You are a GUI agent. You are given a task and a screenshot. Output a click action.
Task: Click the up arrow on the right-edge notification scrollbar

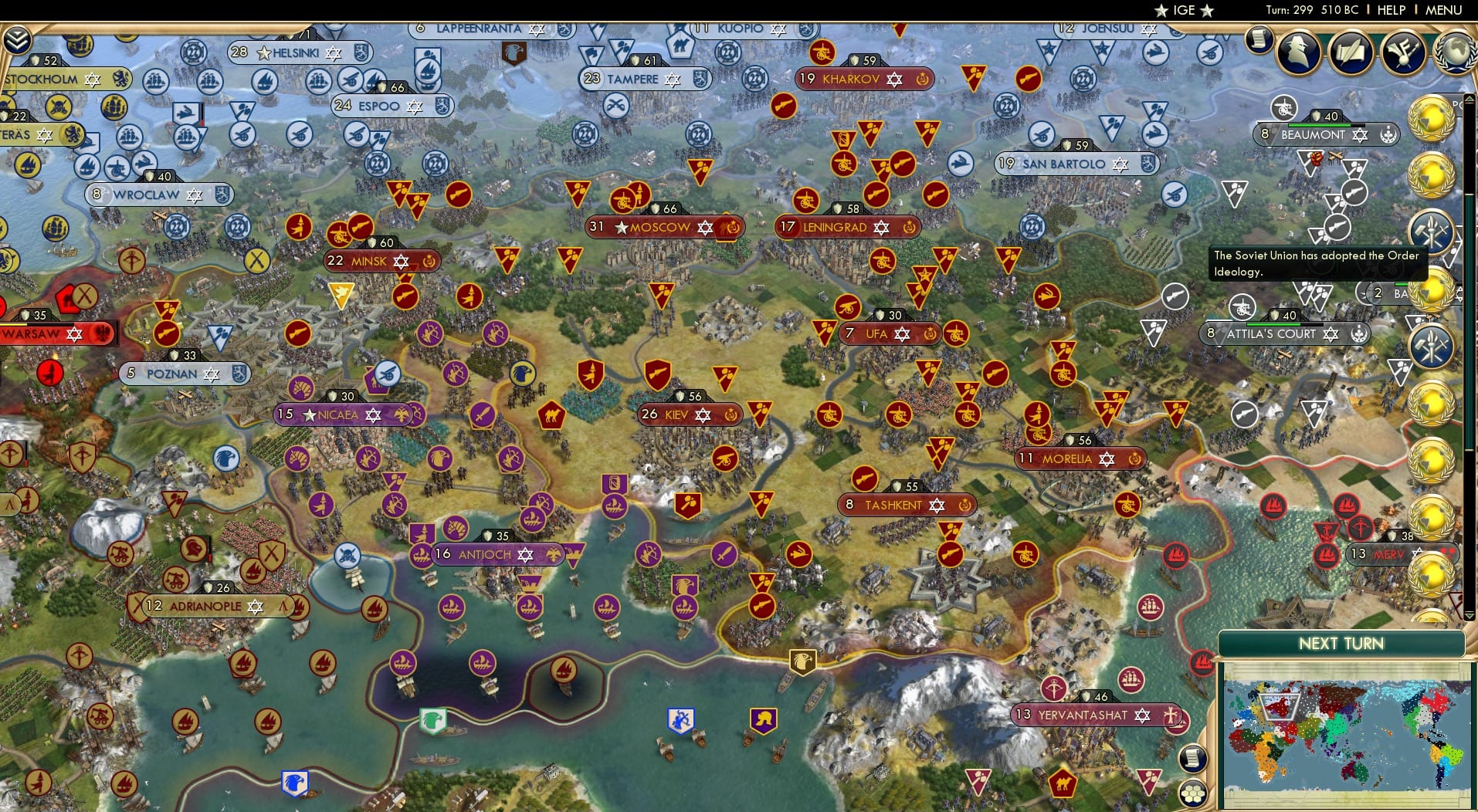pyautogui.click(x=1470, y=98)
